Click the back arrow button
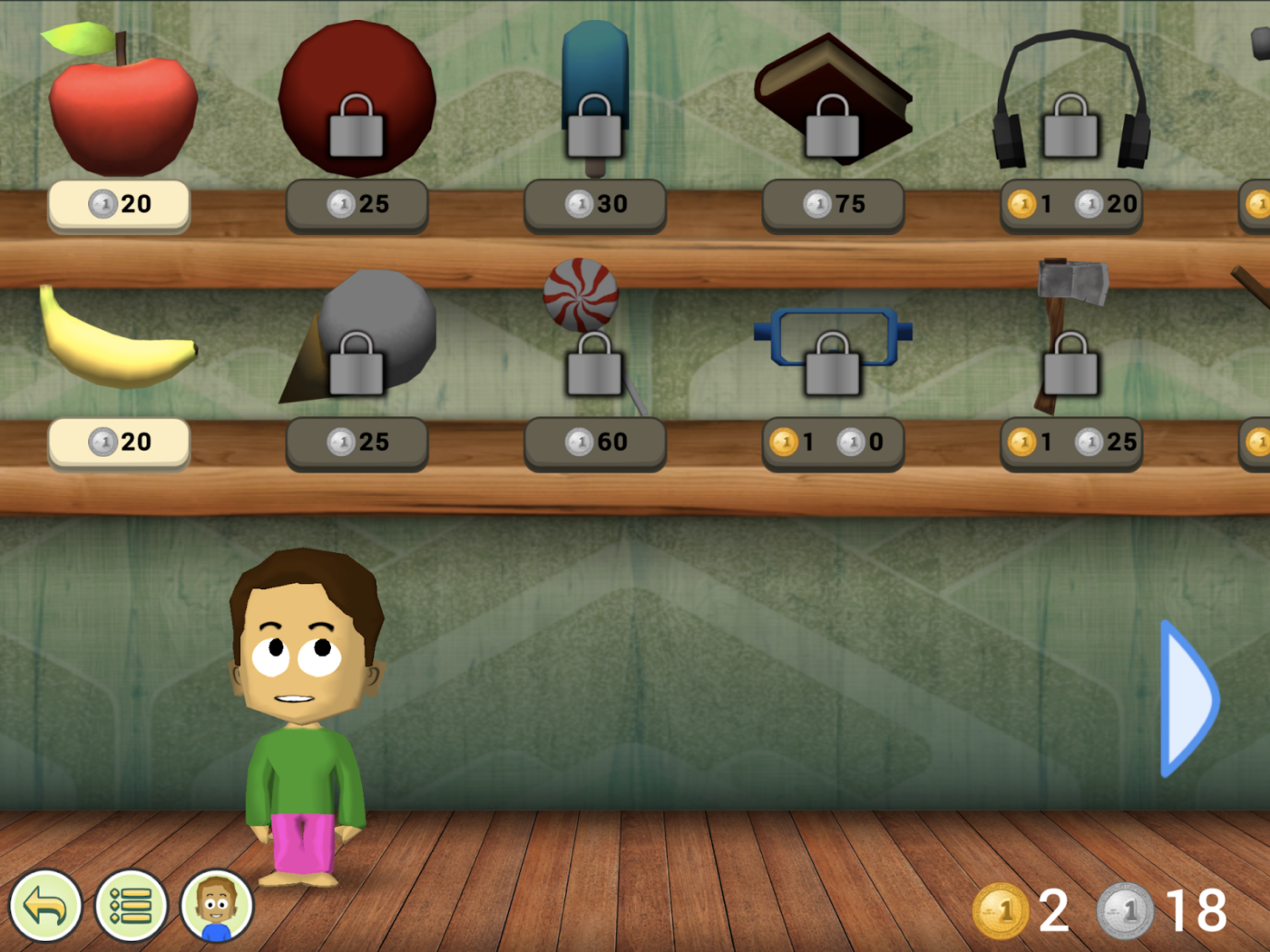The height and width of the screenshot is (952, 1270). pyautogui.click(x=45, y=907)
